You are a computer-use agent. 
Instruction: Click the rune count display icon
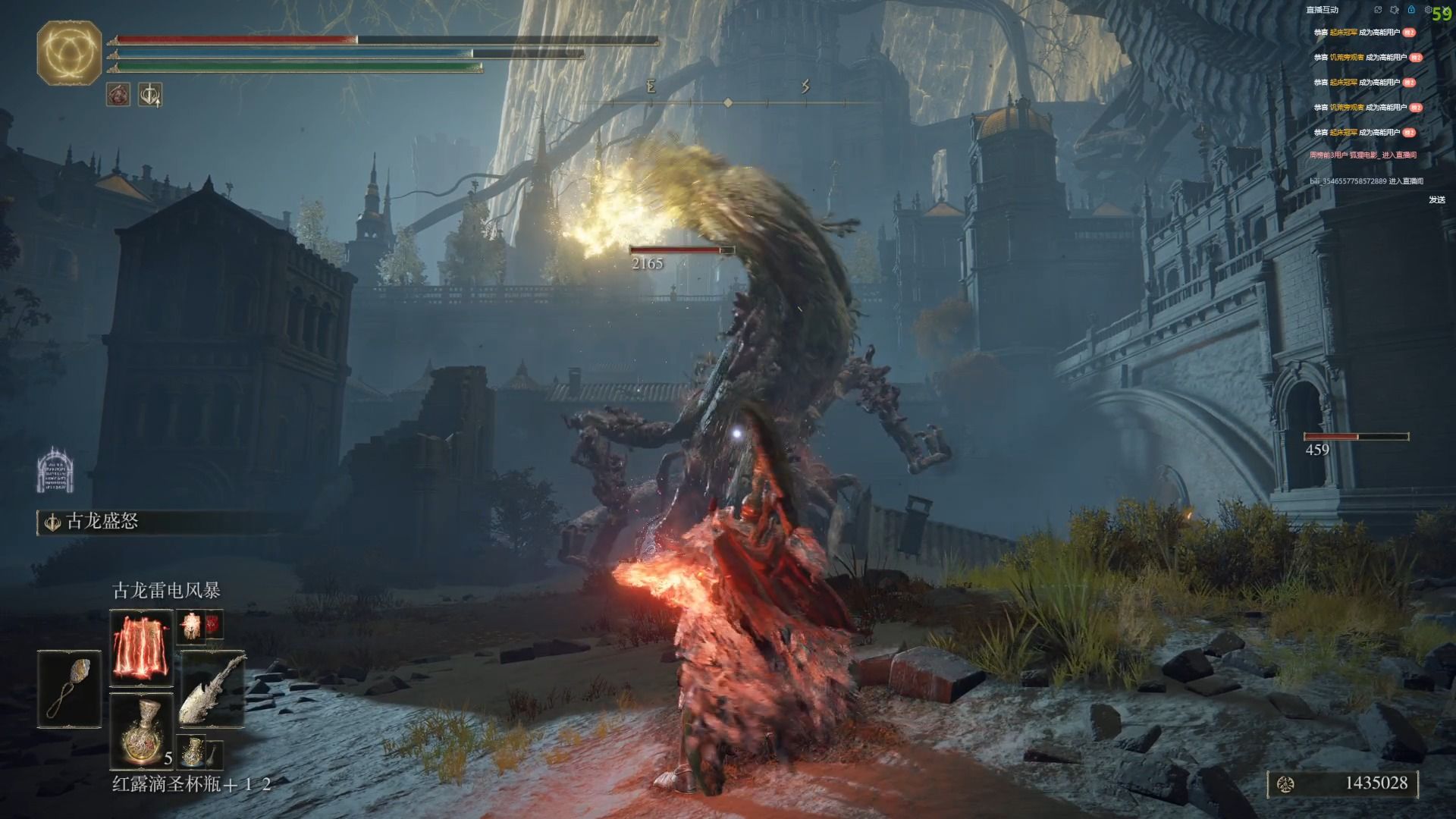pyautogui.click(x=1285, y=784)
